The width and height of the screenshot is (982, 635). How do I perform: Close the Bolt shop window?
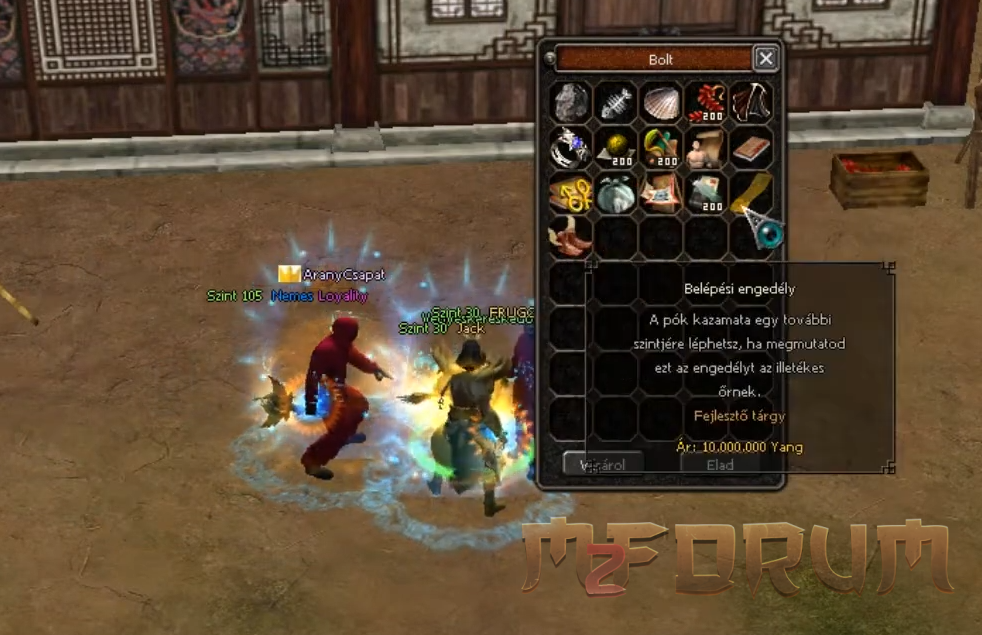[x=766, y=59]
